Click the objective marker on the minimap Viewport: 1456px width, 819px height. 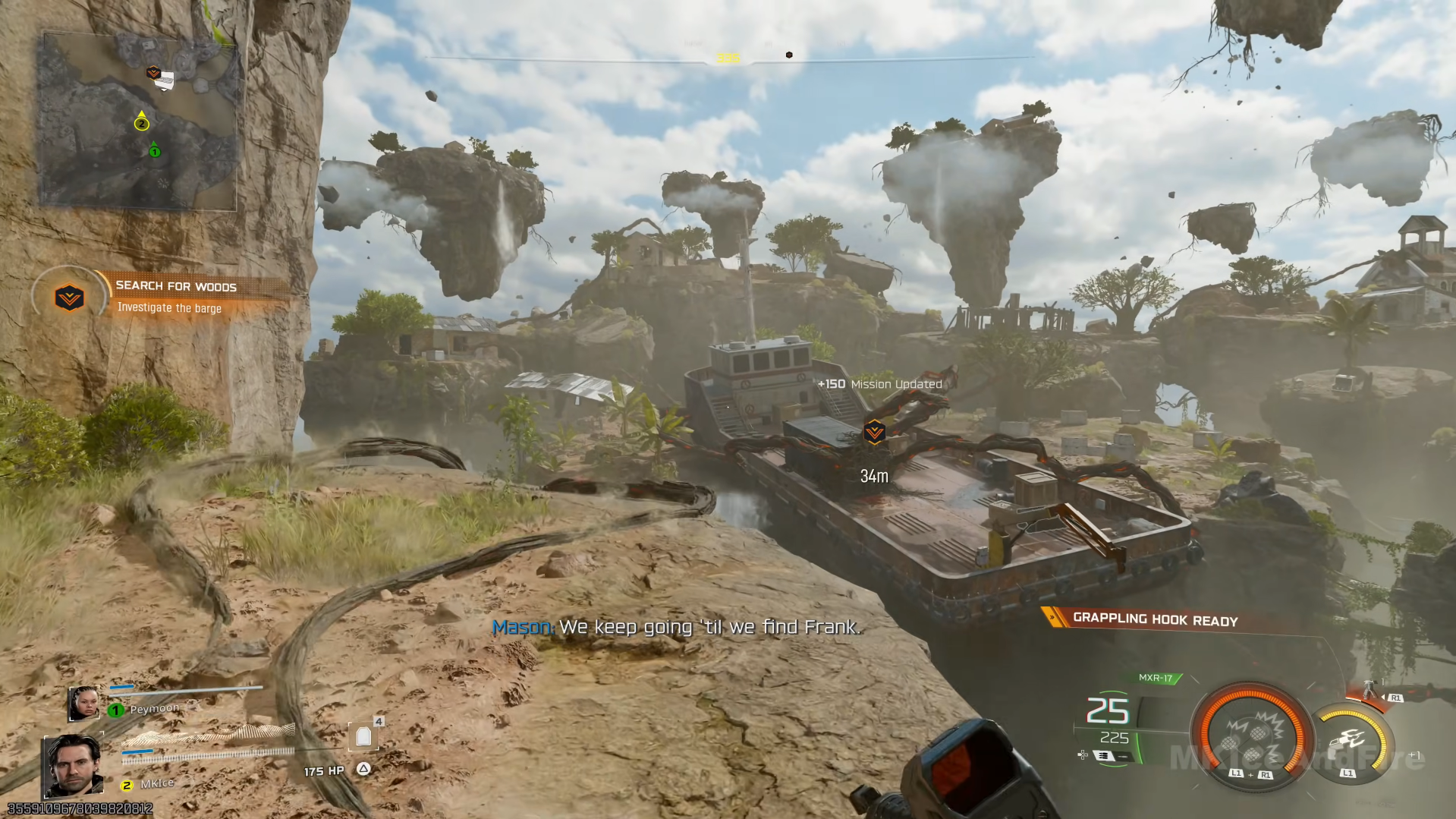pyautogui.click(x=153, y=73)
